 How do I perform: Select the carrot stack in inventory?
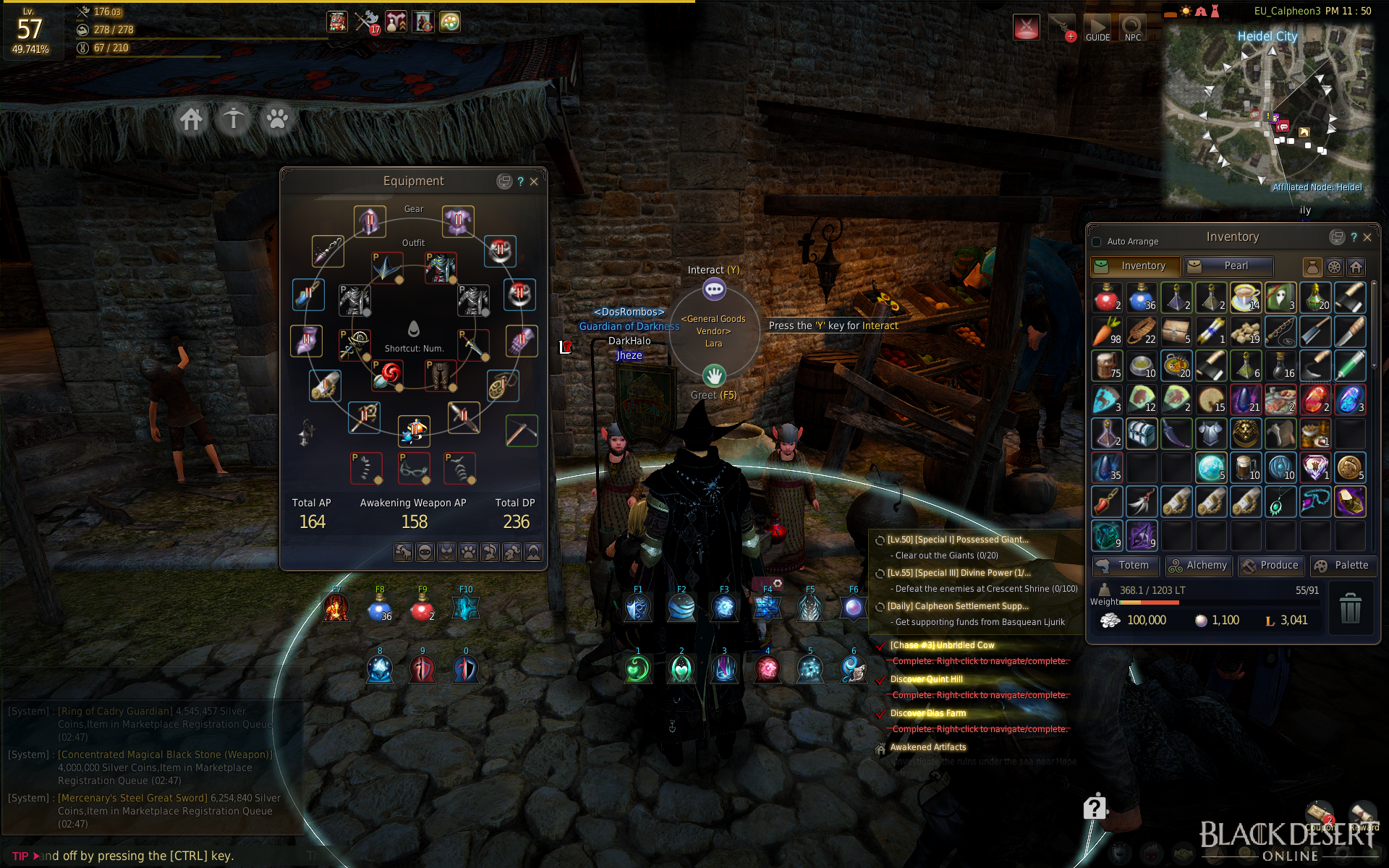[1107, 332]
